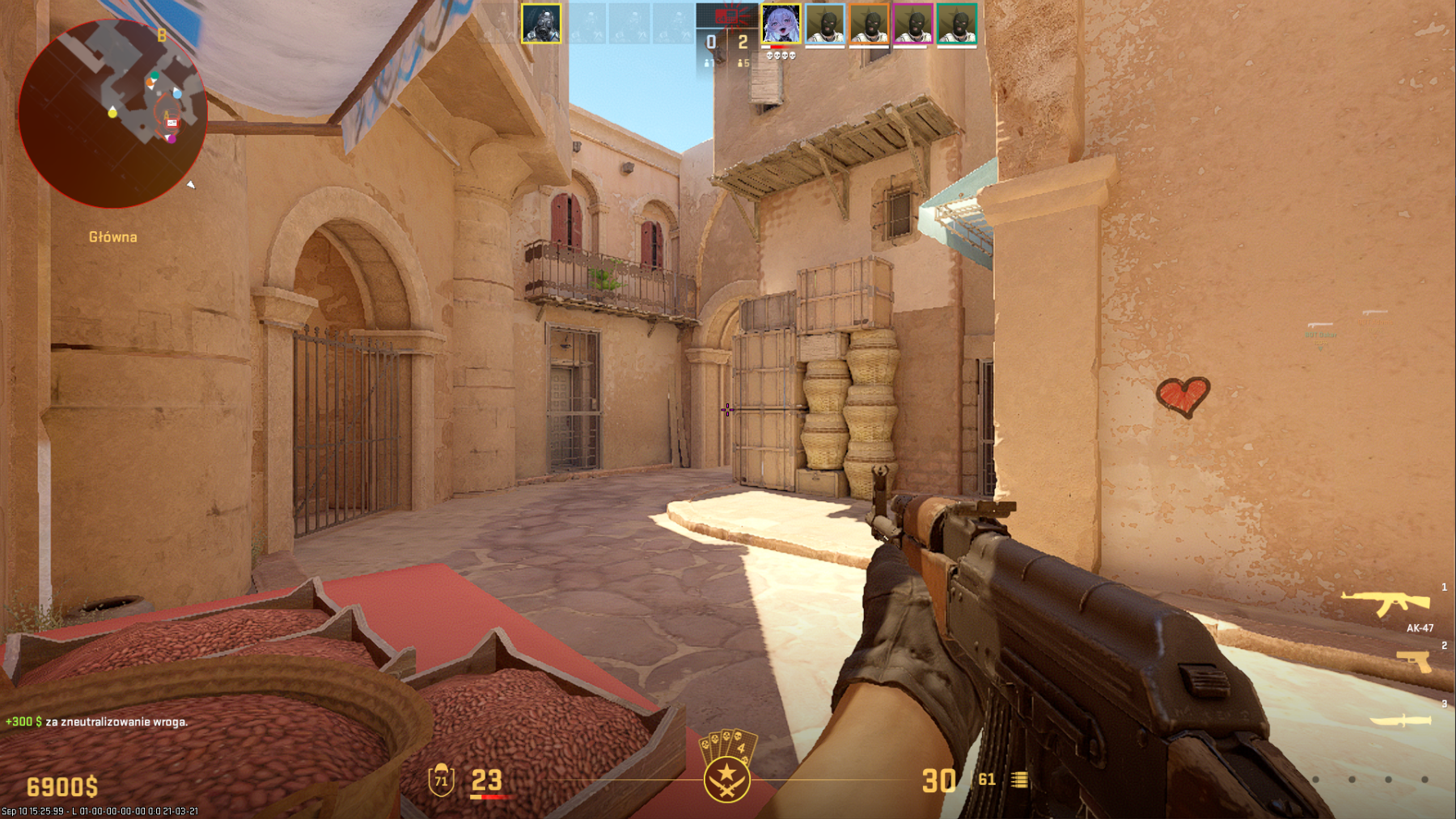Select the magenta-bordered masked player avatar
Screen dimensions: 1456x819
pos(912,24)
